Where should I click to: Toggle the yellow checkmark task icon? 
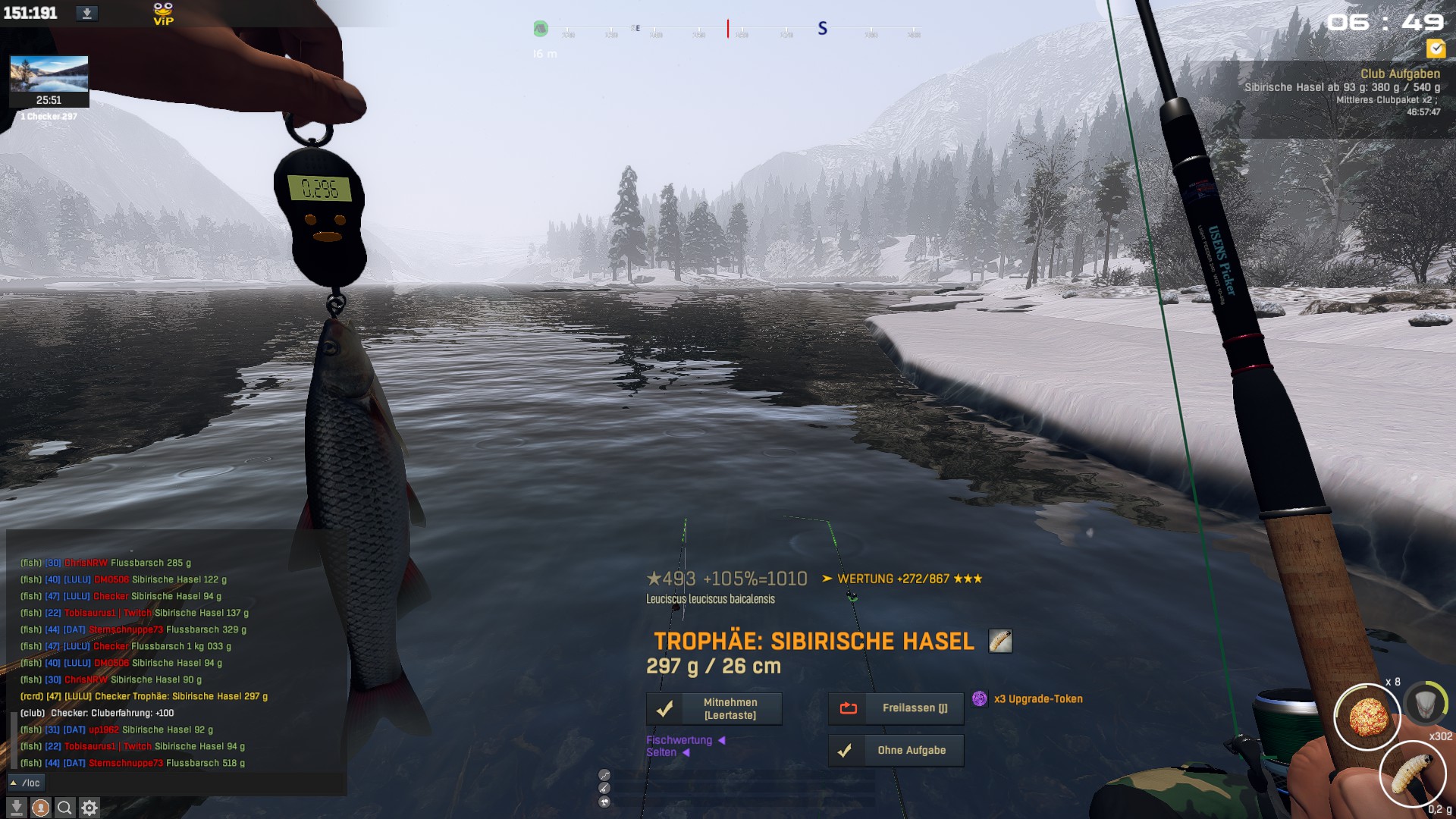coord(1436,49)
